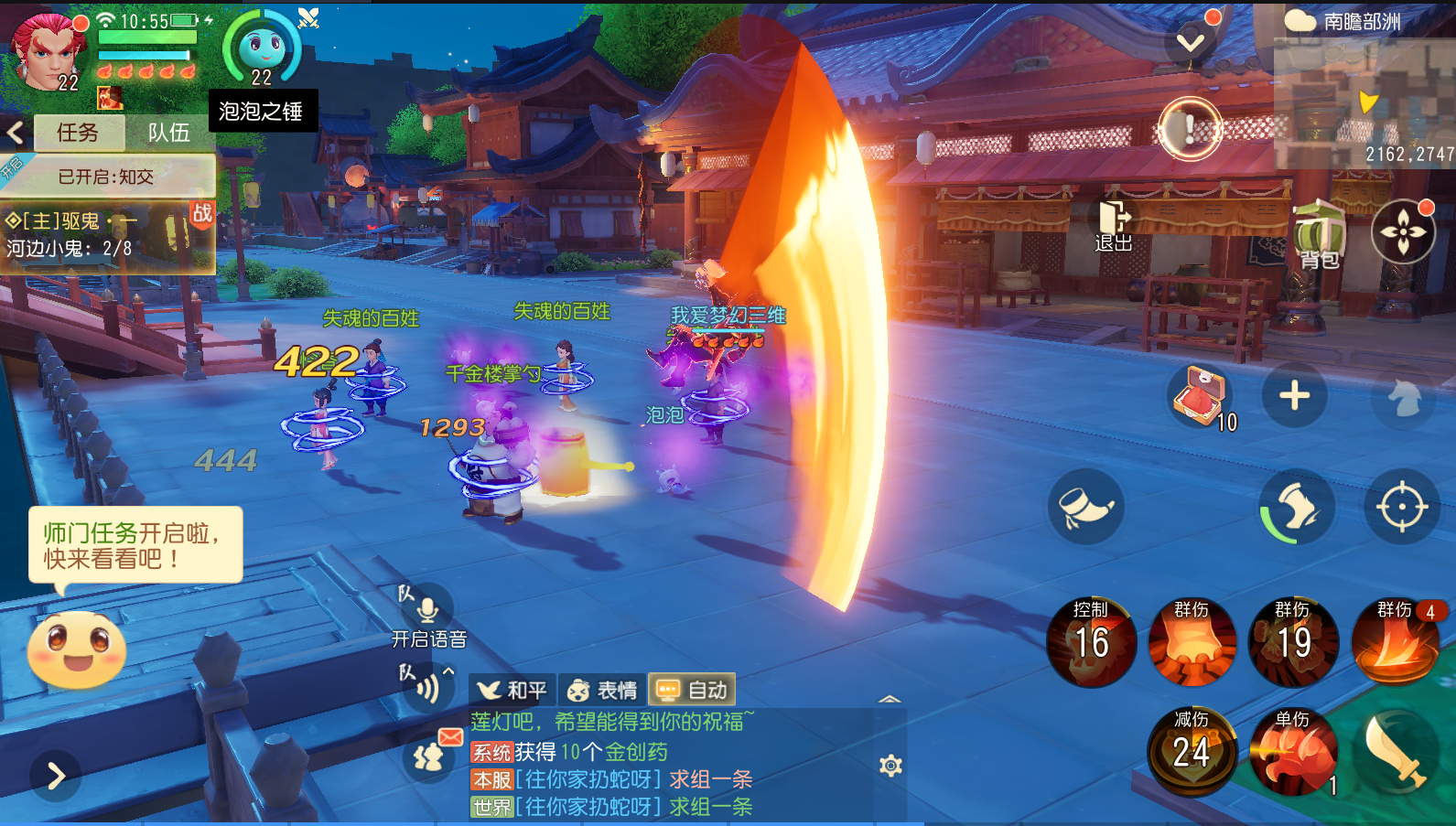Change the 和平 peace combat mode
The image size is (1456, 826).
click(512, 690)
